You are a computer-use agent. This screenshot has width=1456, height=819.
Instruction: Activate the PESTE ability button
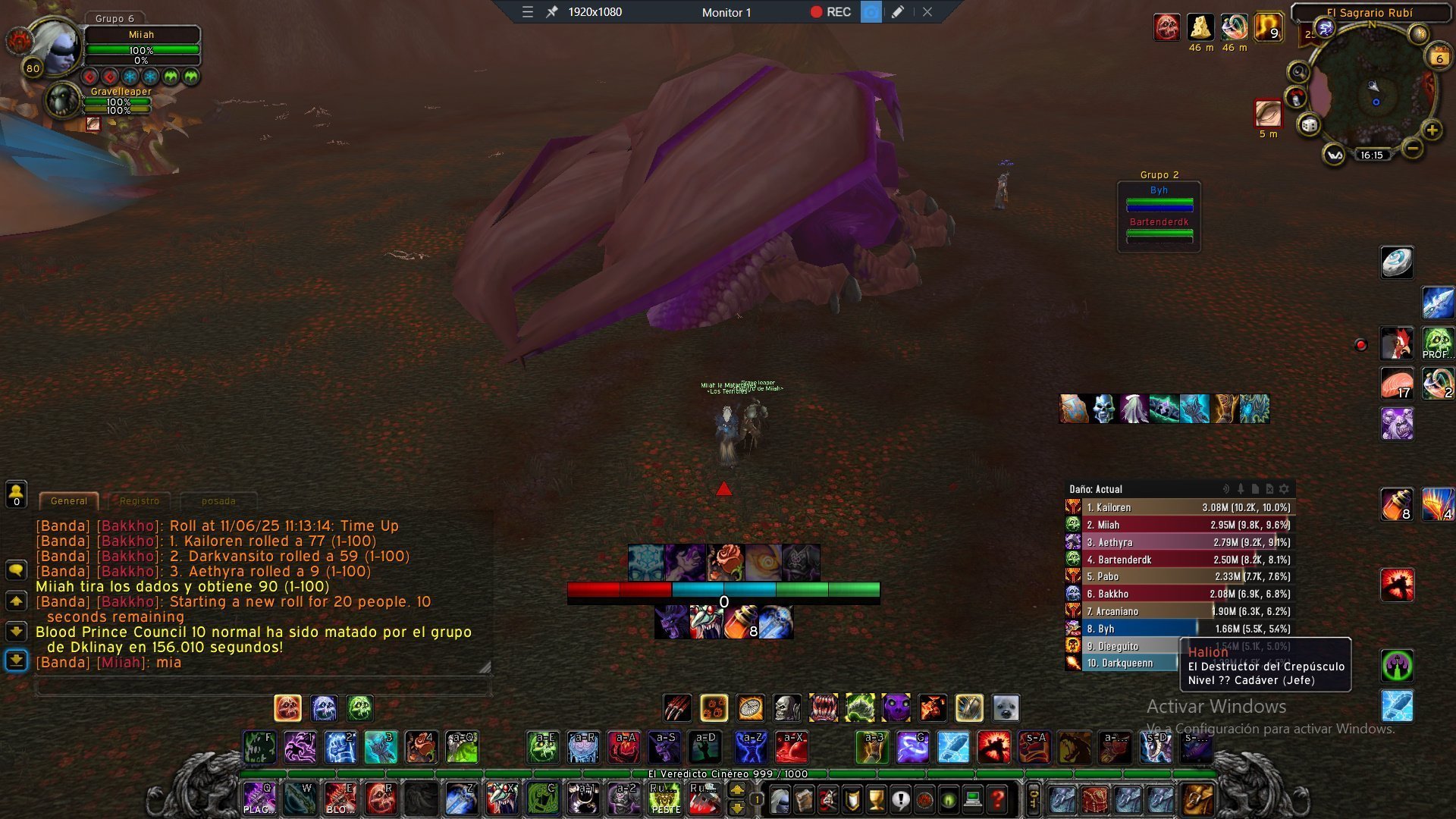(x=665, y=800)
